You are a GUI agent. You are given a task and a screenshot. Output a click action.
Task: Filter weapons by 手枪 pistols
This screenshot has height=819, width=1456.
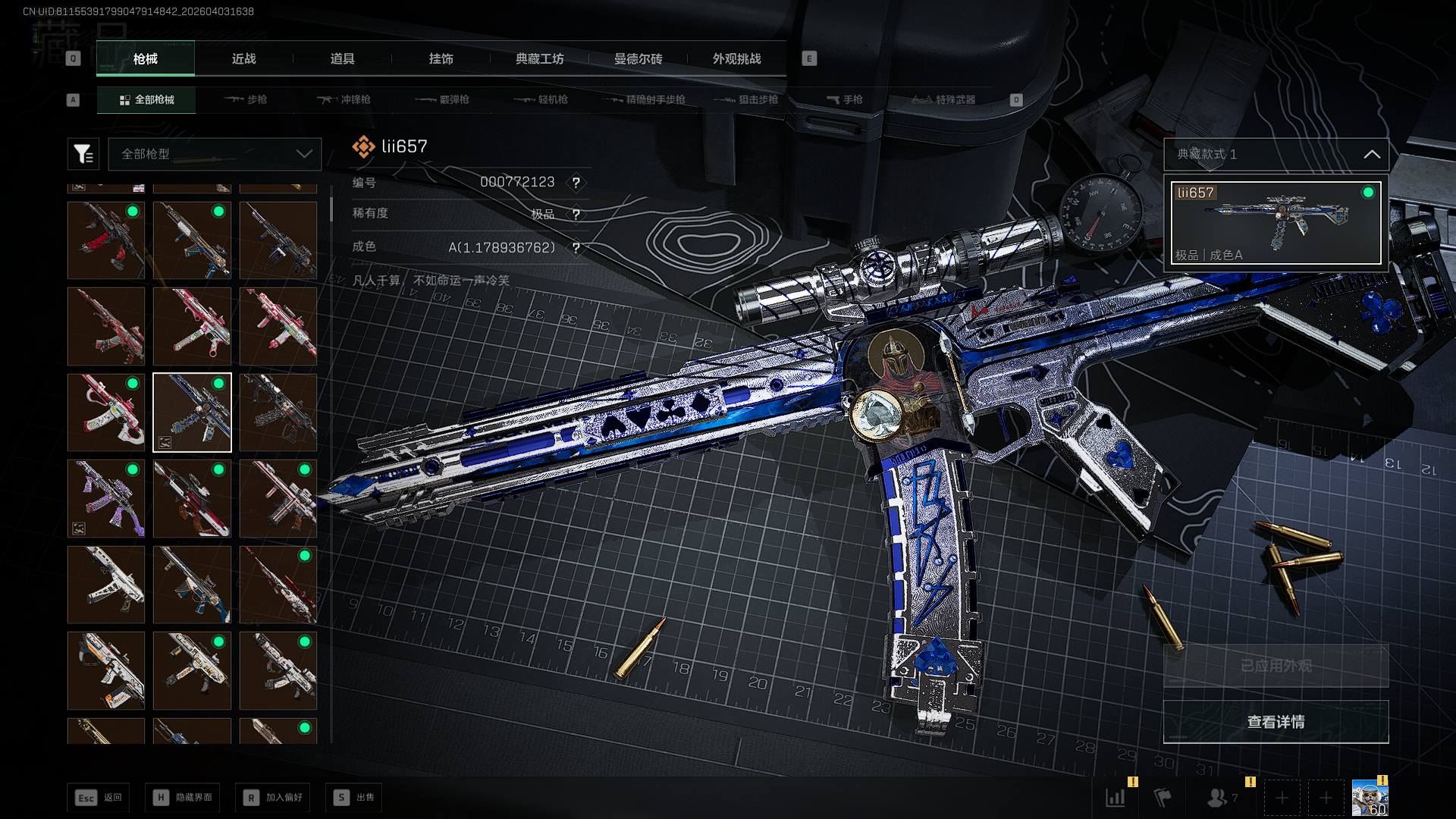[845, 100]
